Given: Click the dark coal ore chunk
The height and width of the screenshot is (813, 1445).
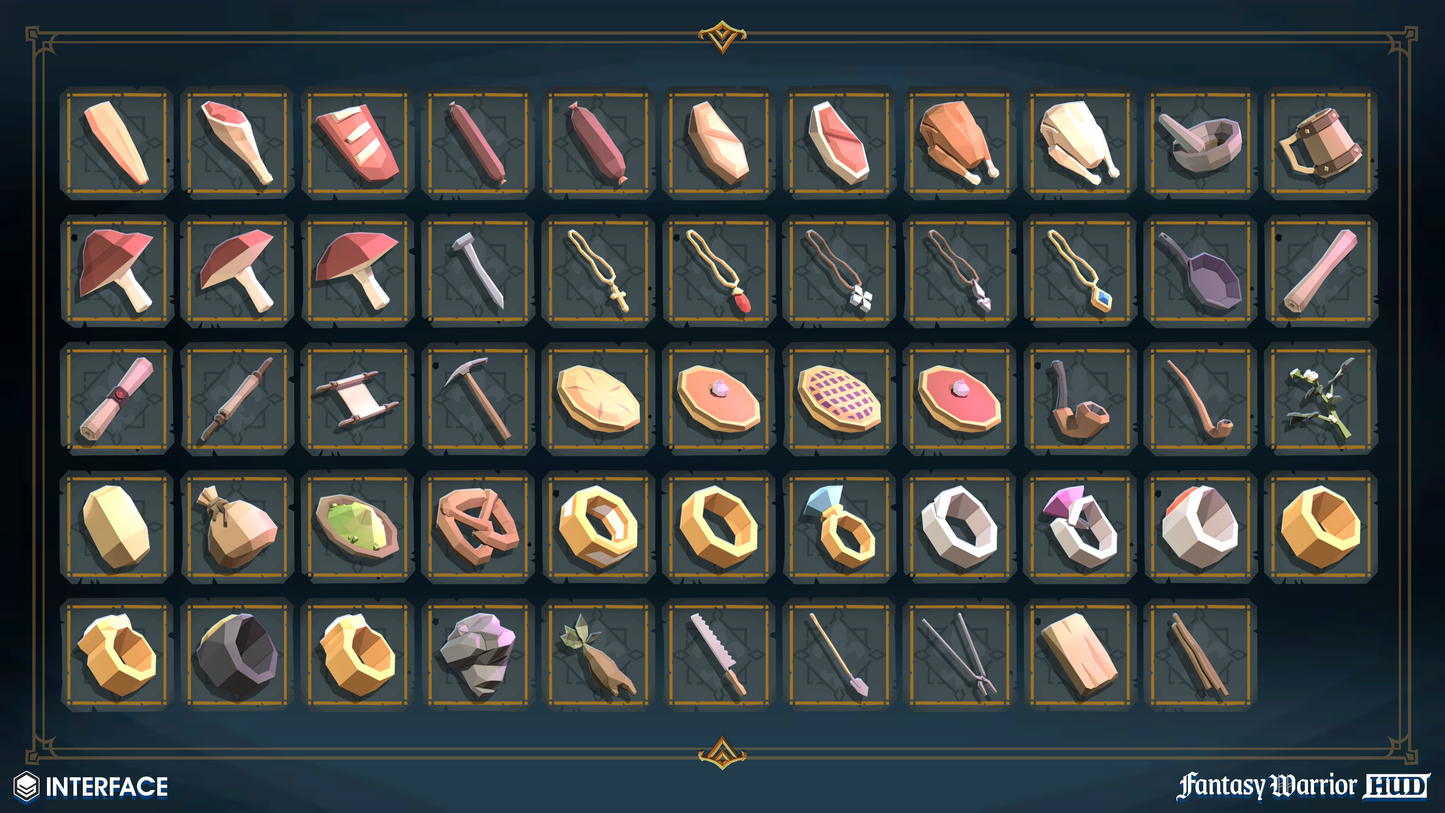Looking at the screenshot, I should (236, 654).
